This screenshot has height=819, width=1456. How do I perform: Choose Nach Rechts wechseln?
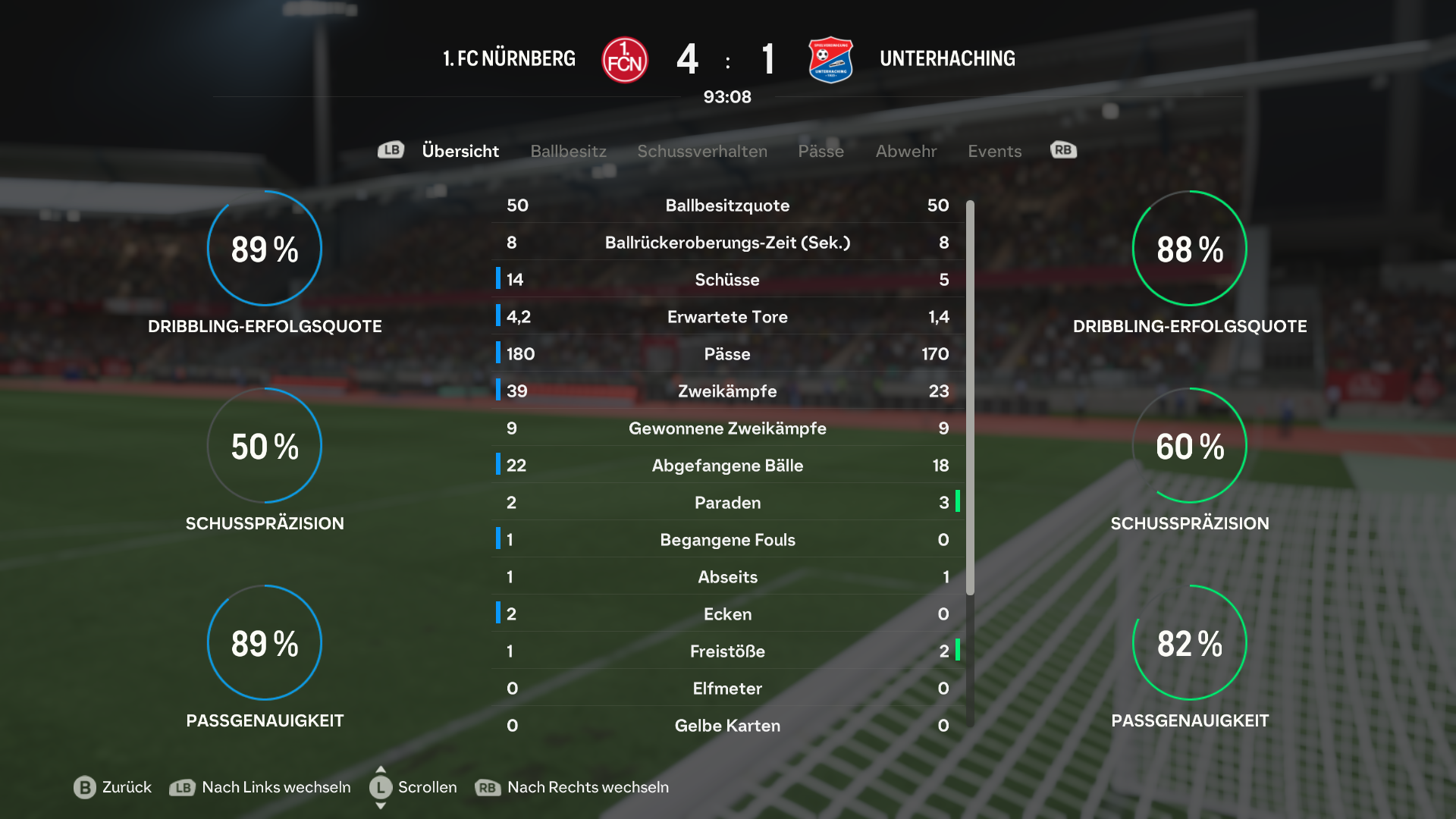pyautogui.click(x=572, y=787)
